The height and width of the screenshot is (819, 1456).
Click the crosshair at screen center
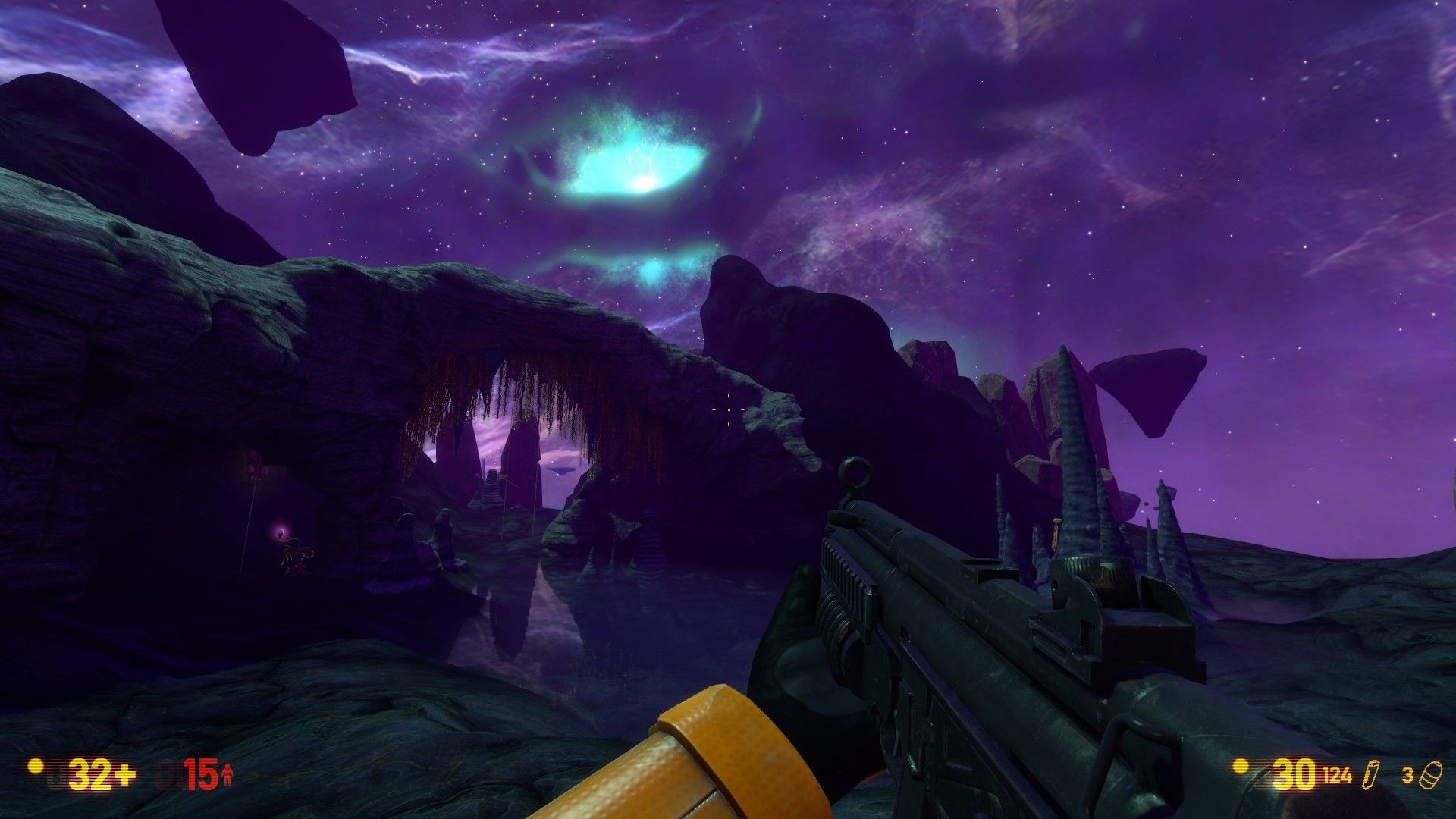tap(728, 409)
